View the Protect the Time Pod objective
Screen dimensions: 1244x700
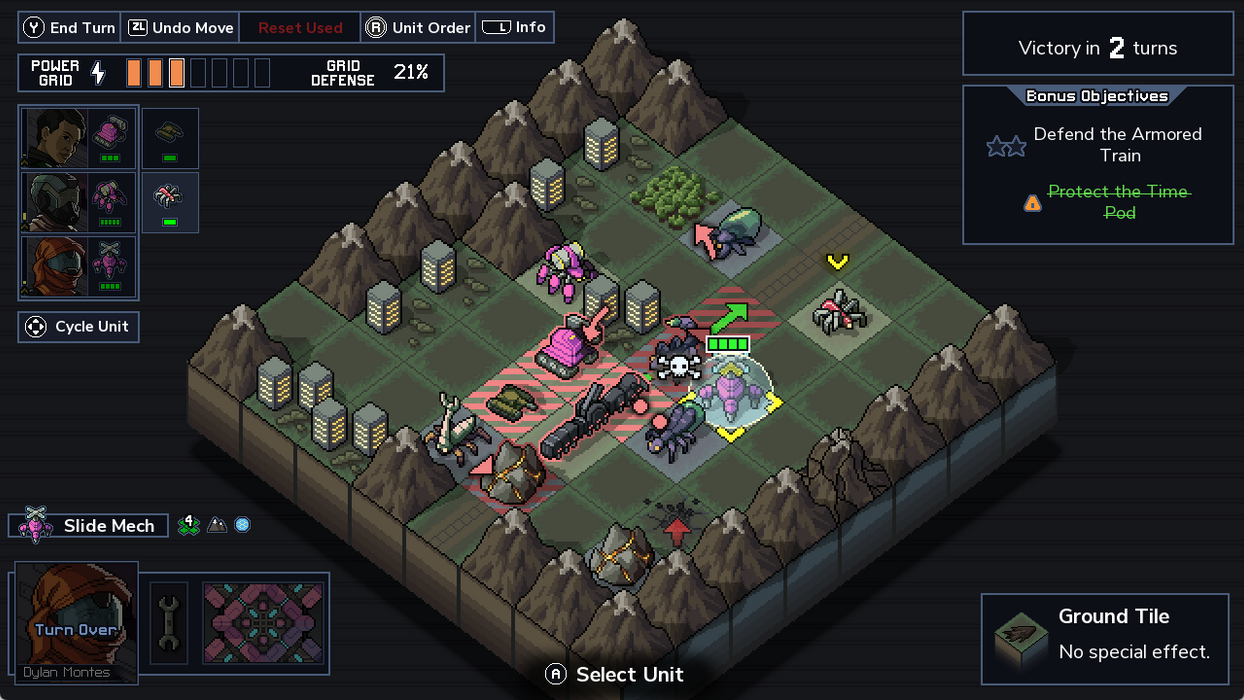[1118, 202]
